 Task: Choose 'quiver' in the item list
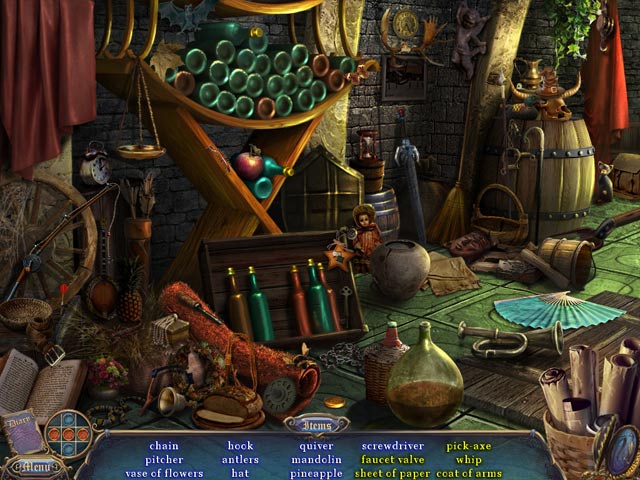(x=316, y=446)
